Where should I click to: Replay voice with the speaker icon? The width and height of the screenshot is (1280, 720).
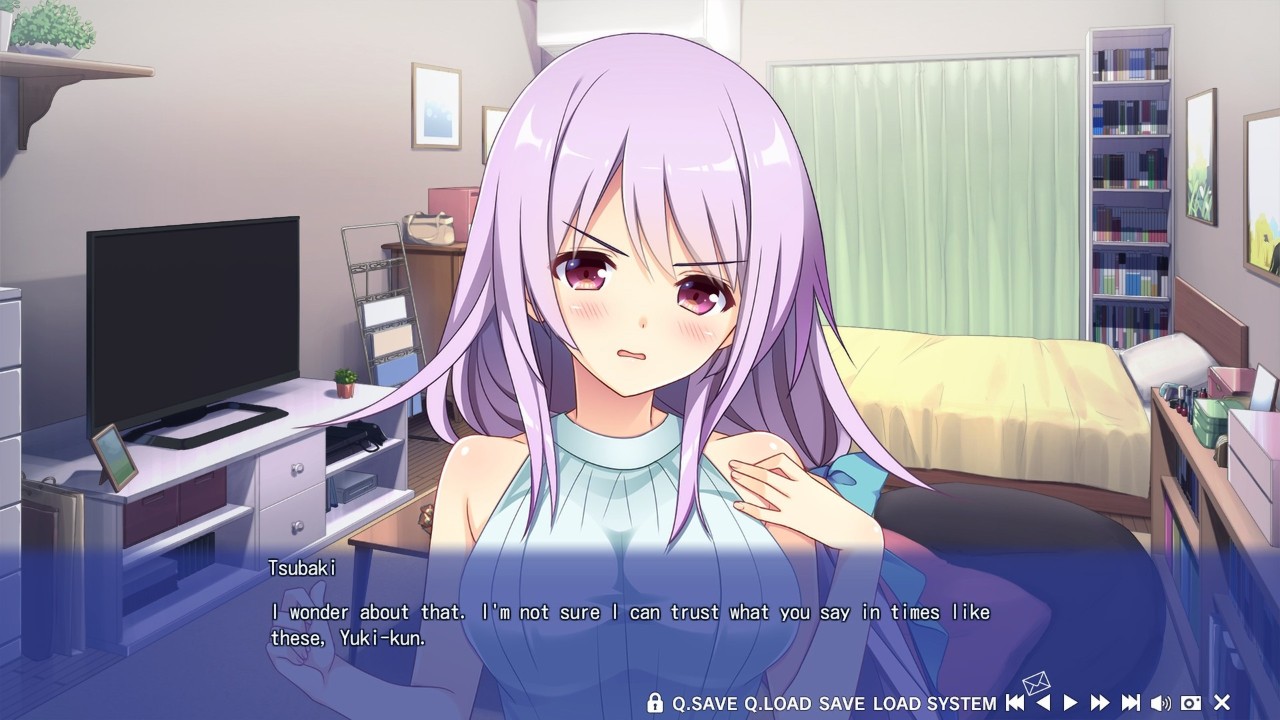tap(1161, 703)
